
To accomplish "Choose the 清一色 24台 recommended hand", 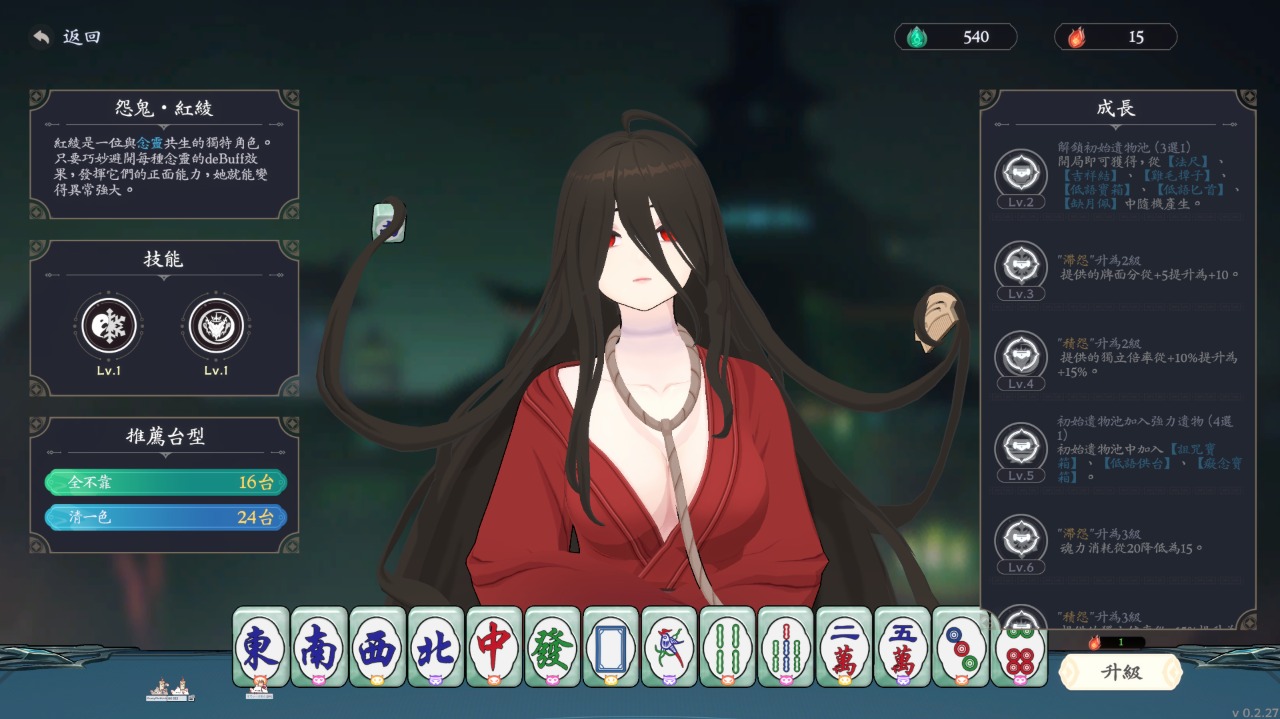I will (x=166, y=518).
